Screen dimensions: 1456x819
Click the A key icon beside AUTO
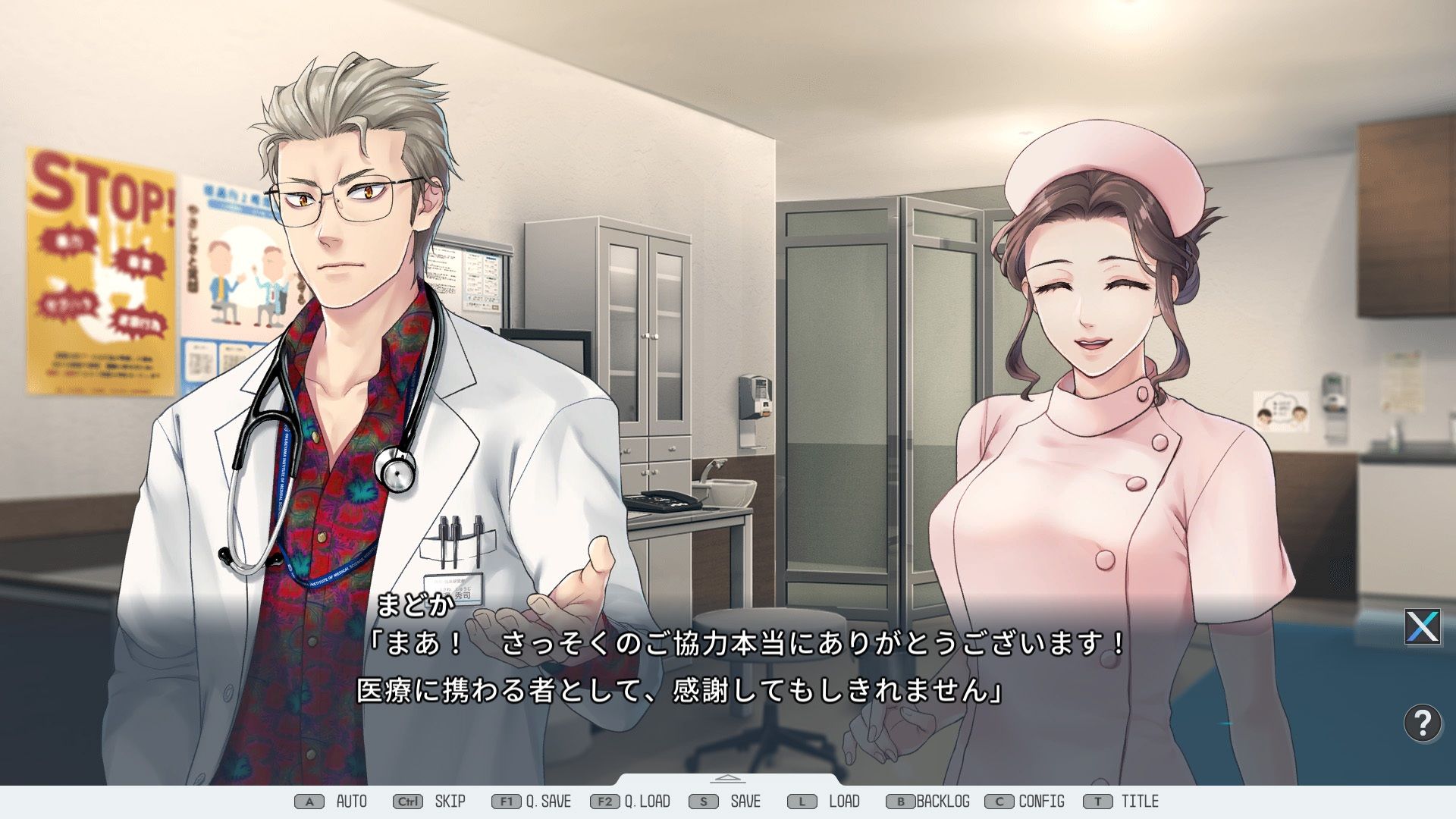[309, 801]
